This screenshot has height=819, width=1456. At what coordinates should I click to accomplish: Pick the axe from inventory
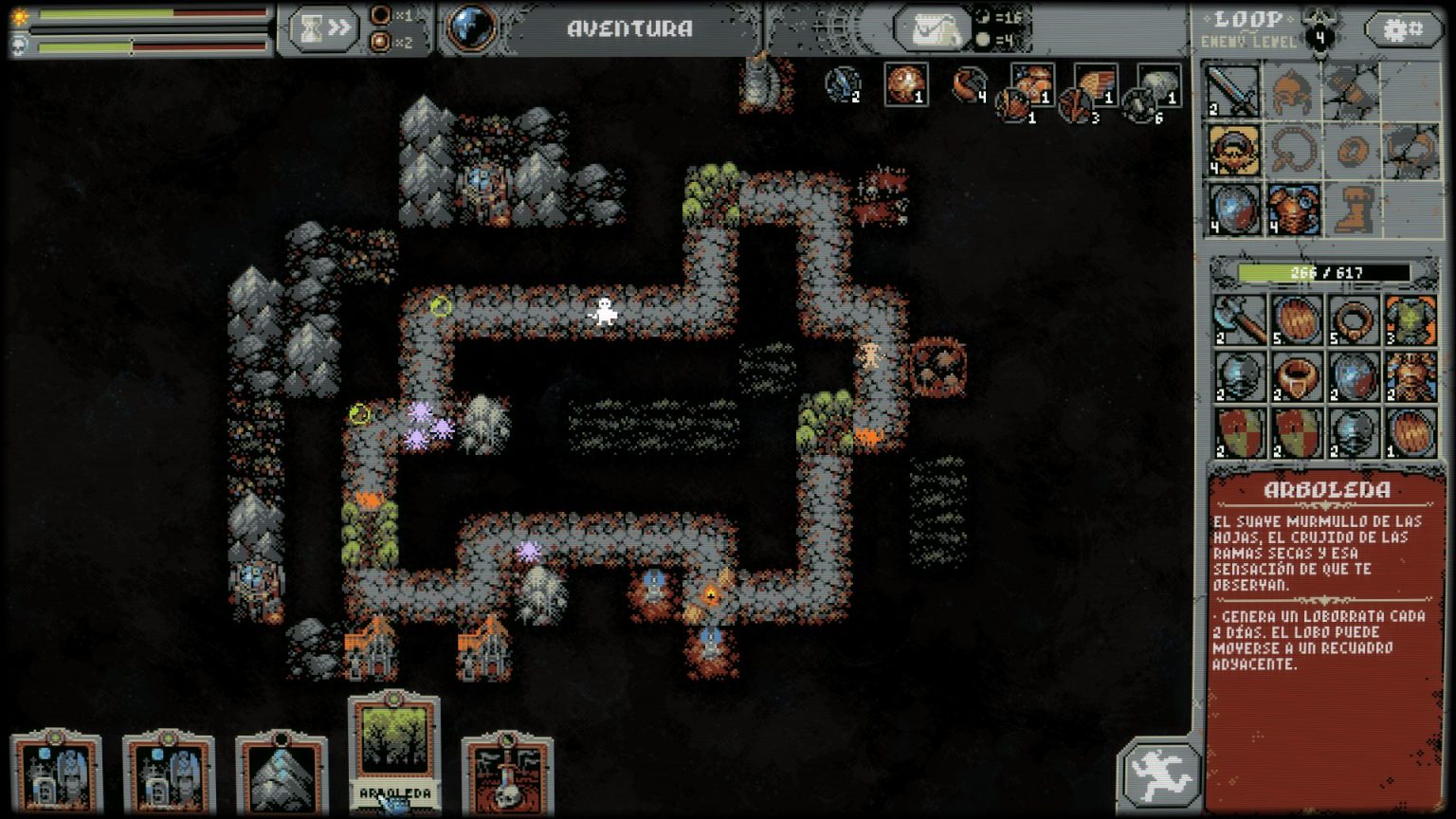point(1240,319)
